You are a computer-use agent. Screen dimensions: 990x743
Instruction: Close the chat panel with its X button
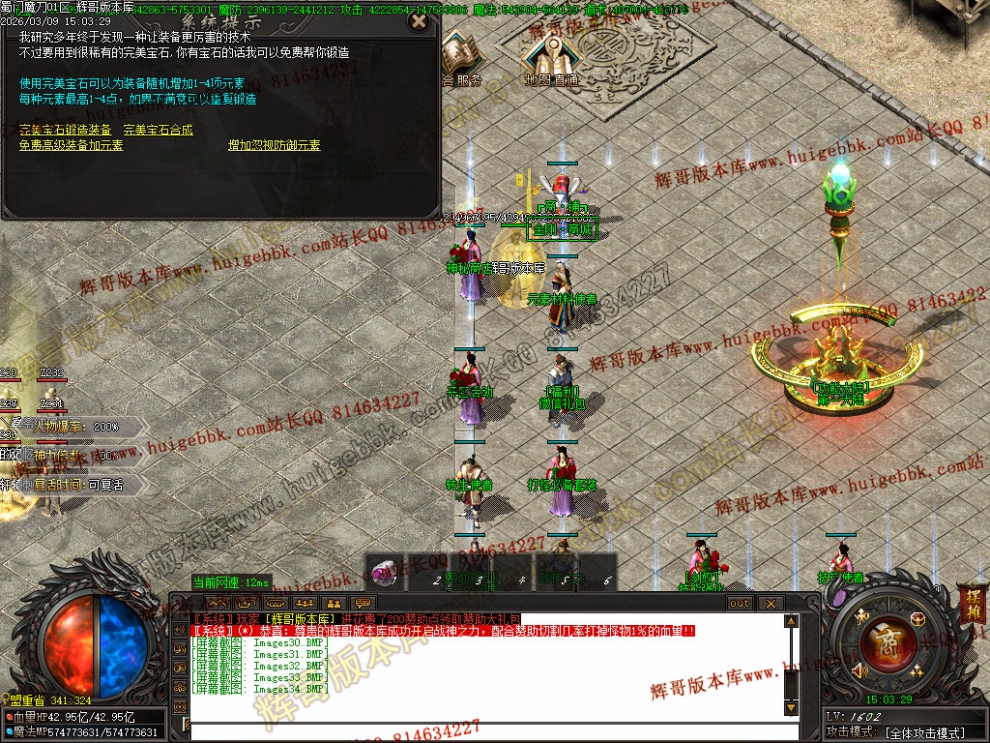click(770, 603)
